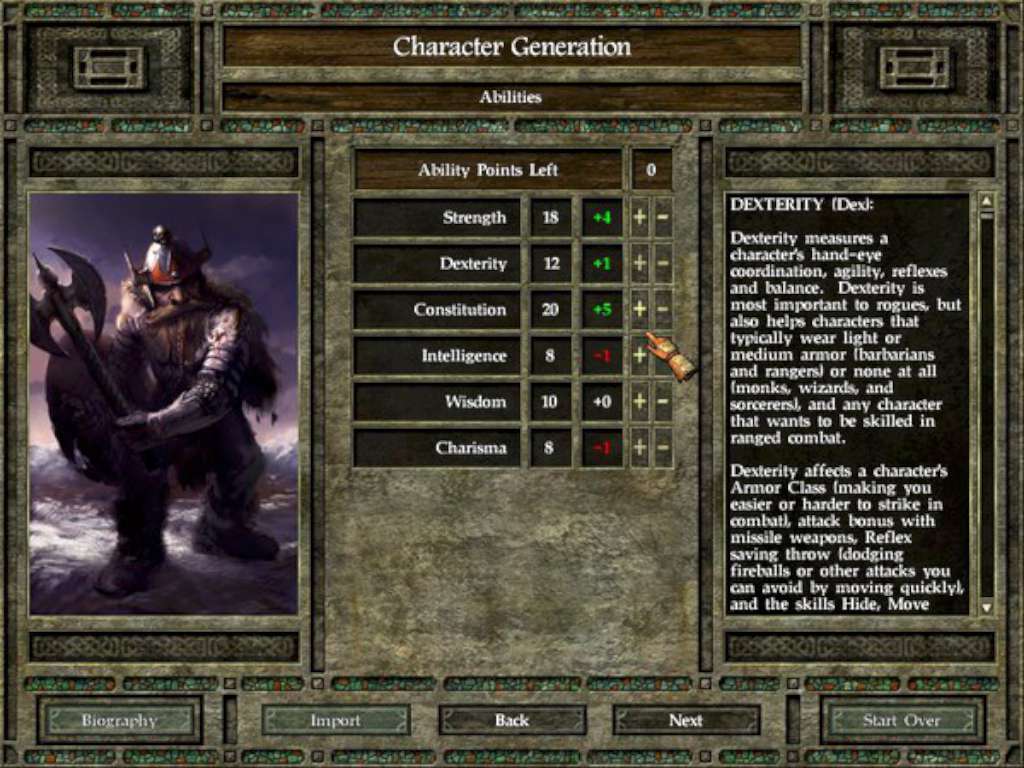The width and height of the screenshot is (1024, 768).
Task: Open the Biography screen
Action: (119, 720)
